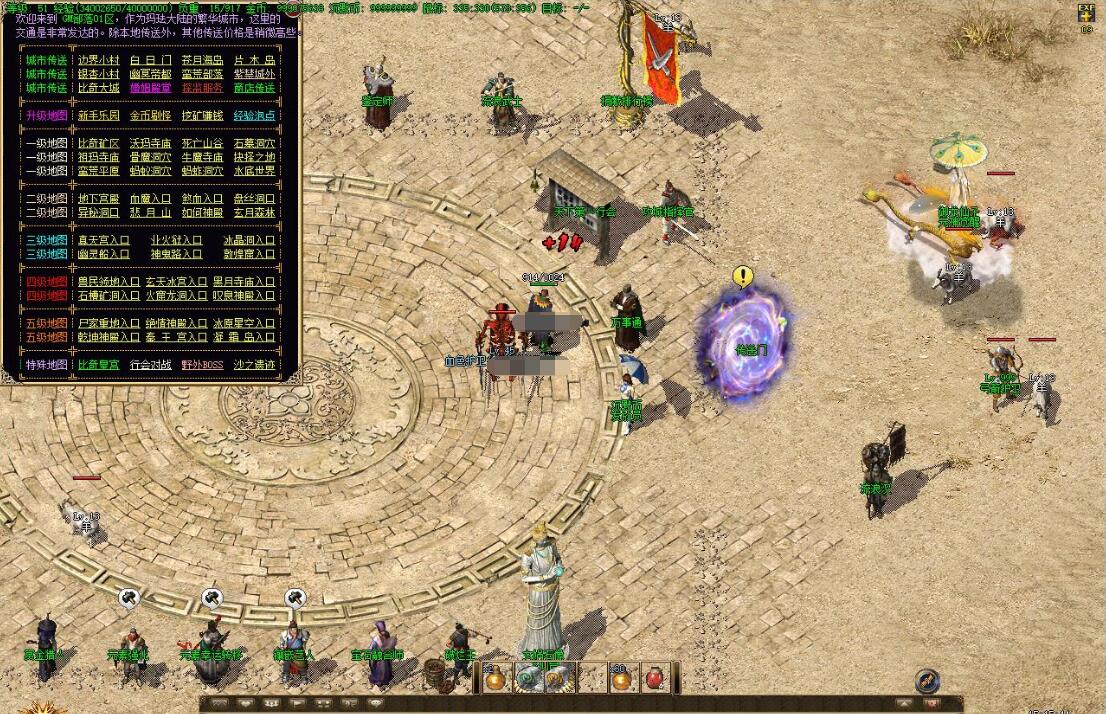This screenshot has height=714, width=1106.
Task: Open the pink 婚姻殿堂 link
Action: pos(151,88)
